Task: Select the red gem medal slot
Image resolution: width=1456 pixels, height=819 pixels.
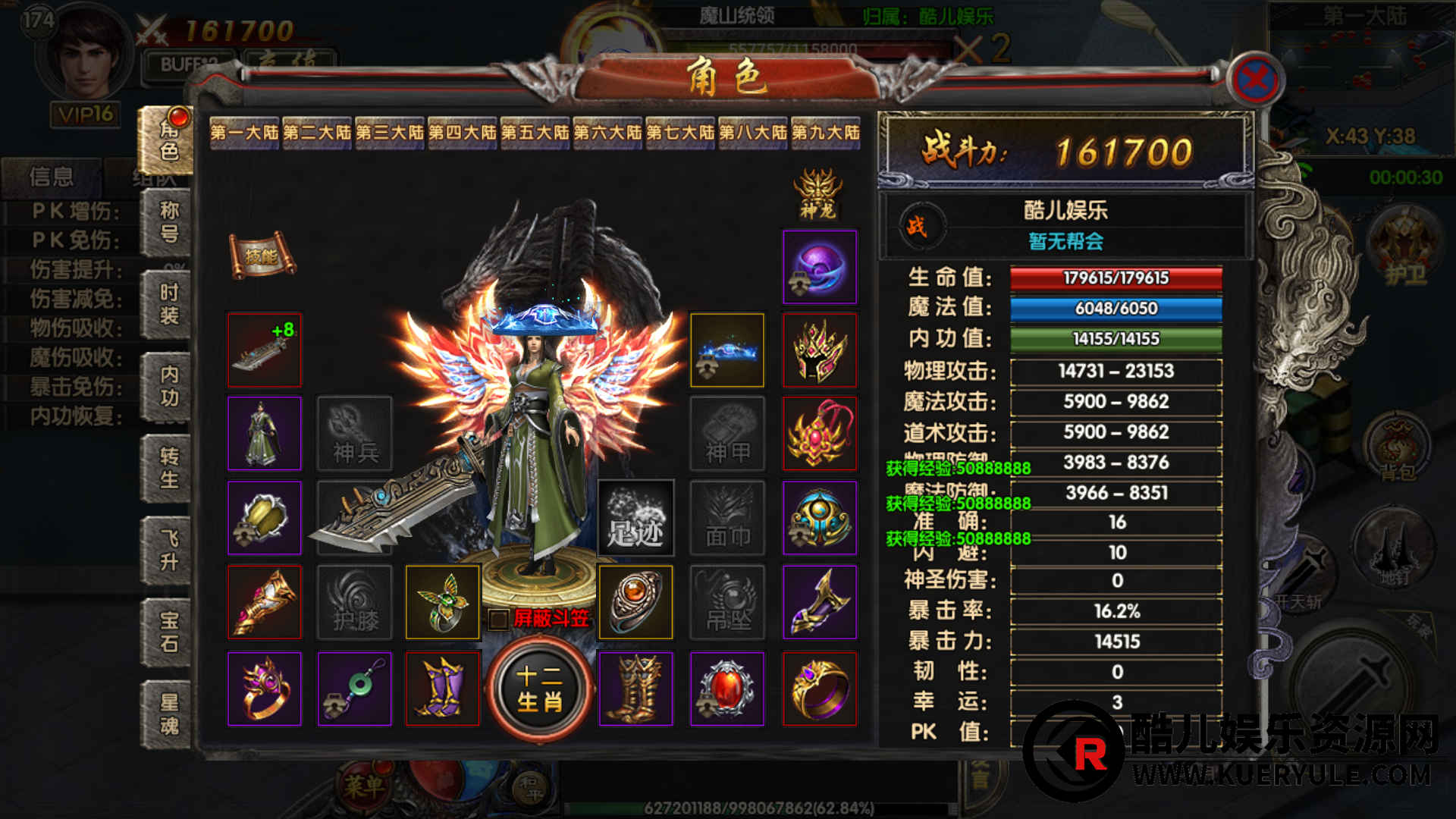Action: pos(727,689)
